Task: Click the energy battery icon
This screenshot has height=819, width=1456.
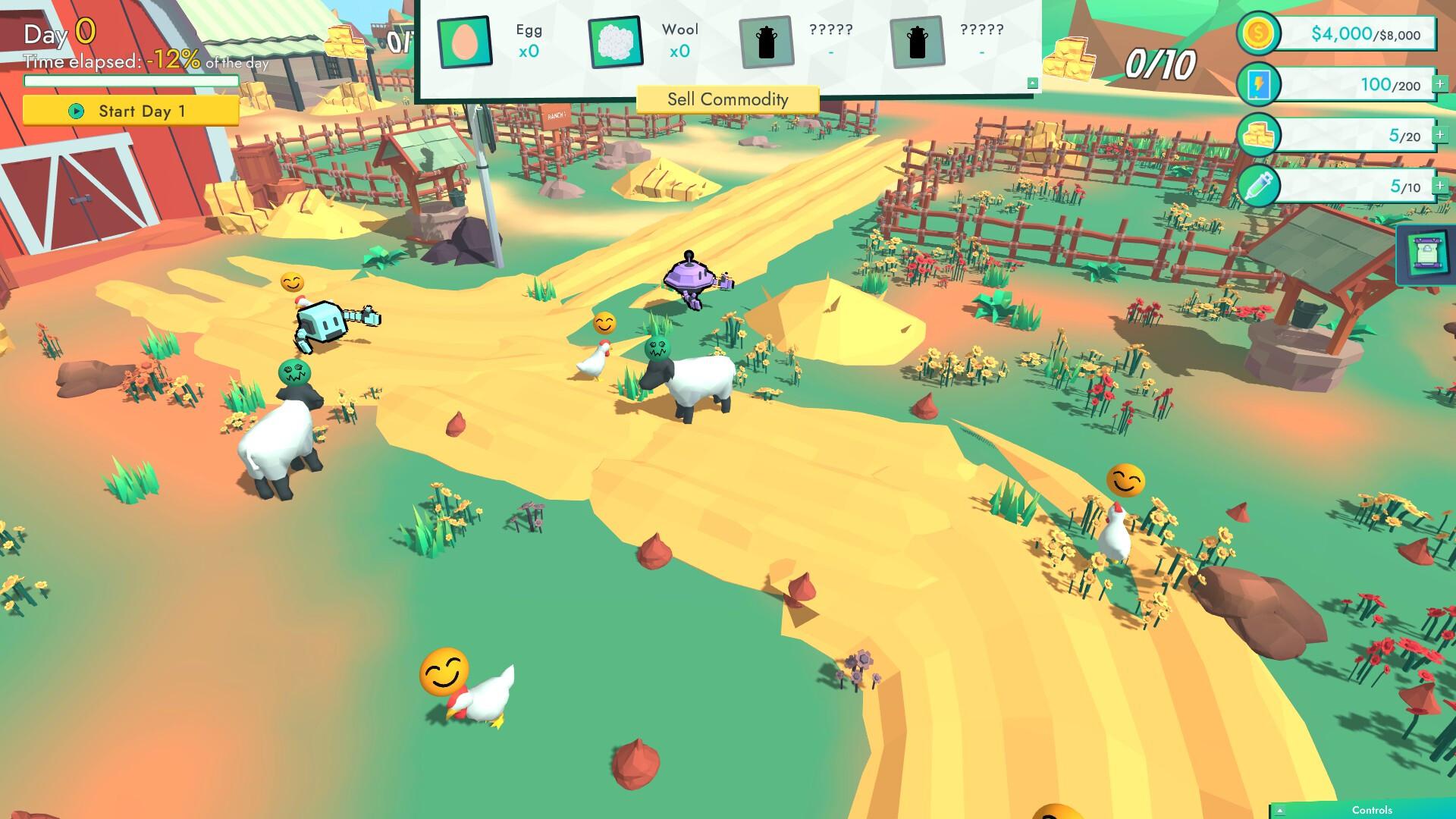Action: point(1258,85)
